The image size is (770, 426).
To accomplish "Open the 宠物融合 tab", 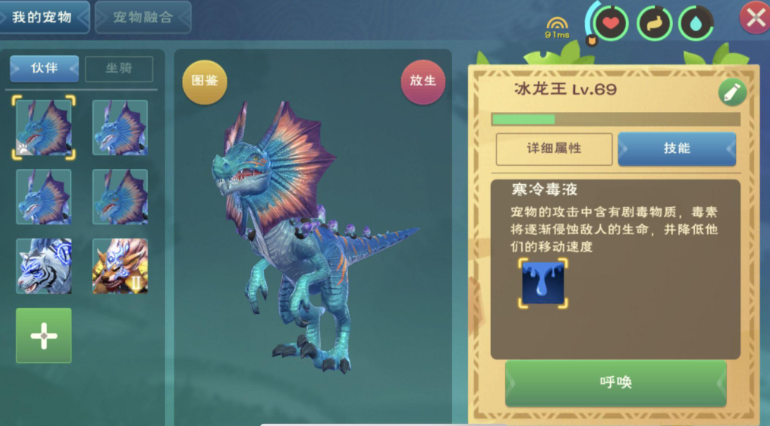I will click(142, 17).
